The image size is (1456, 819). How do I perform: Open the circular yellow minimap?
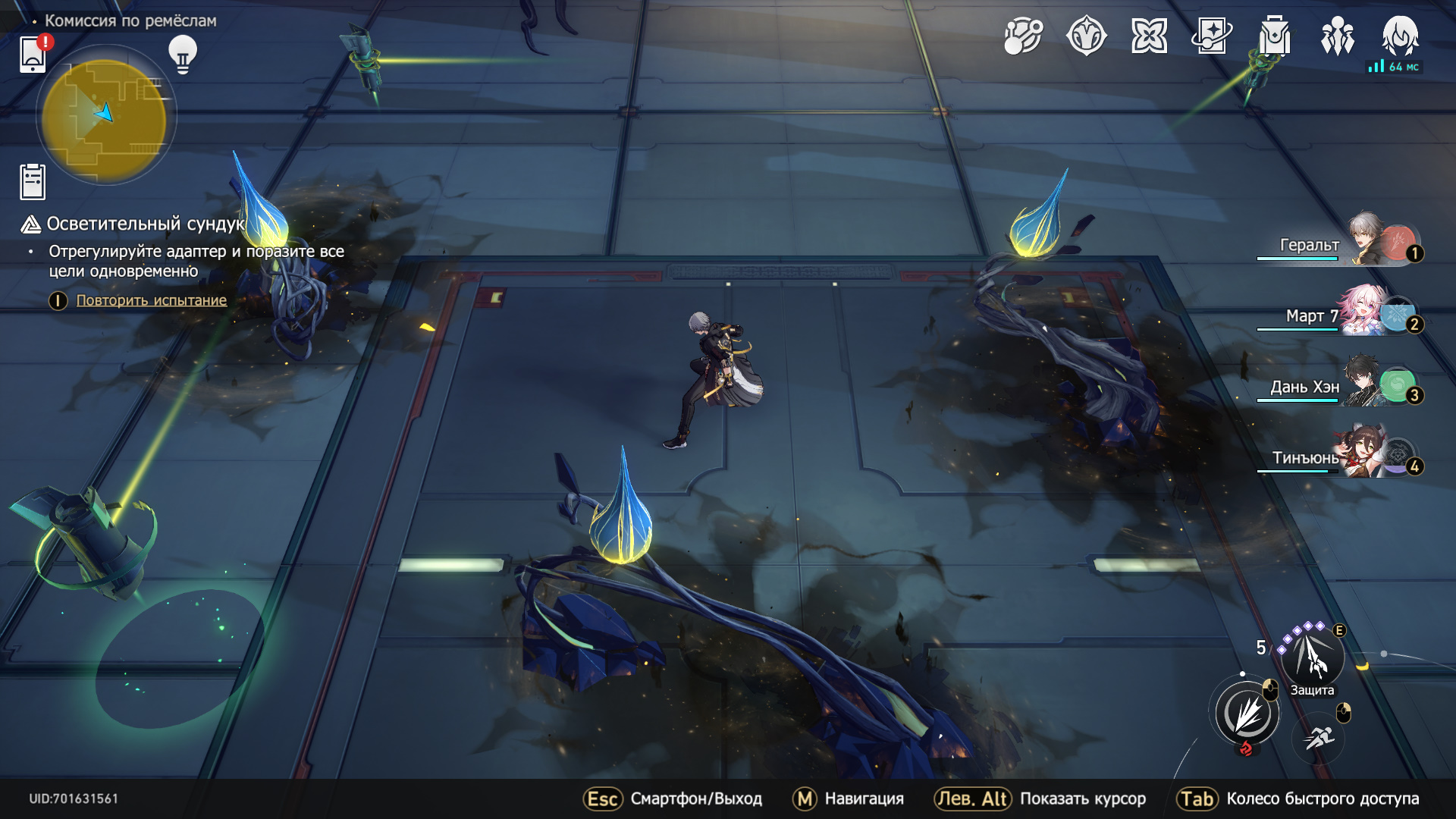[x=105, y=115]
